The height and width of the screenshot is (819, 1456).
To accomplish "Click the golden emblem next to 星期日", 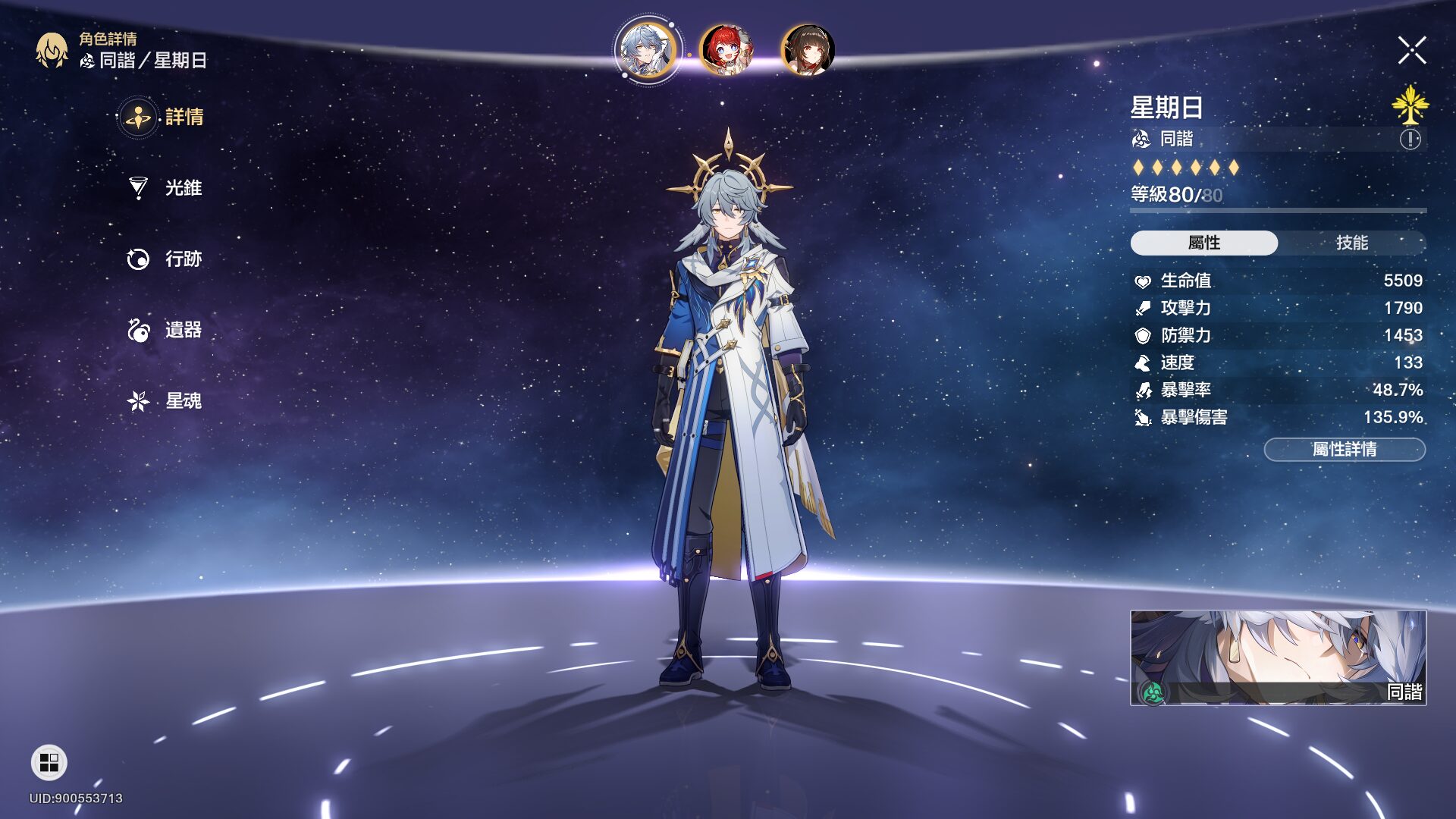I will pyautogui.click(x=1410, y=105).
